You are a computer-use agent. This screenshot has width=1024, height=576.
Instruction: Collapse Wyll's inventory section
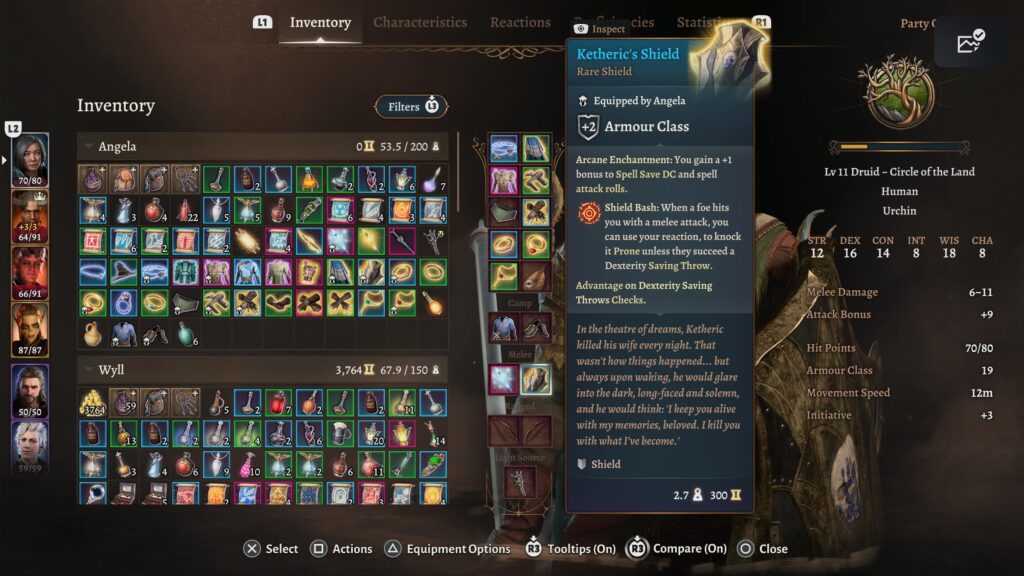[x=89, y=371]
